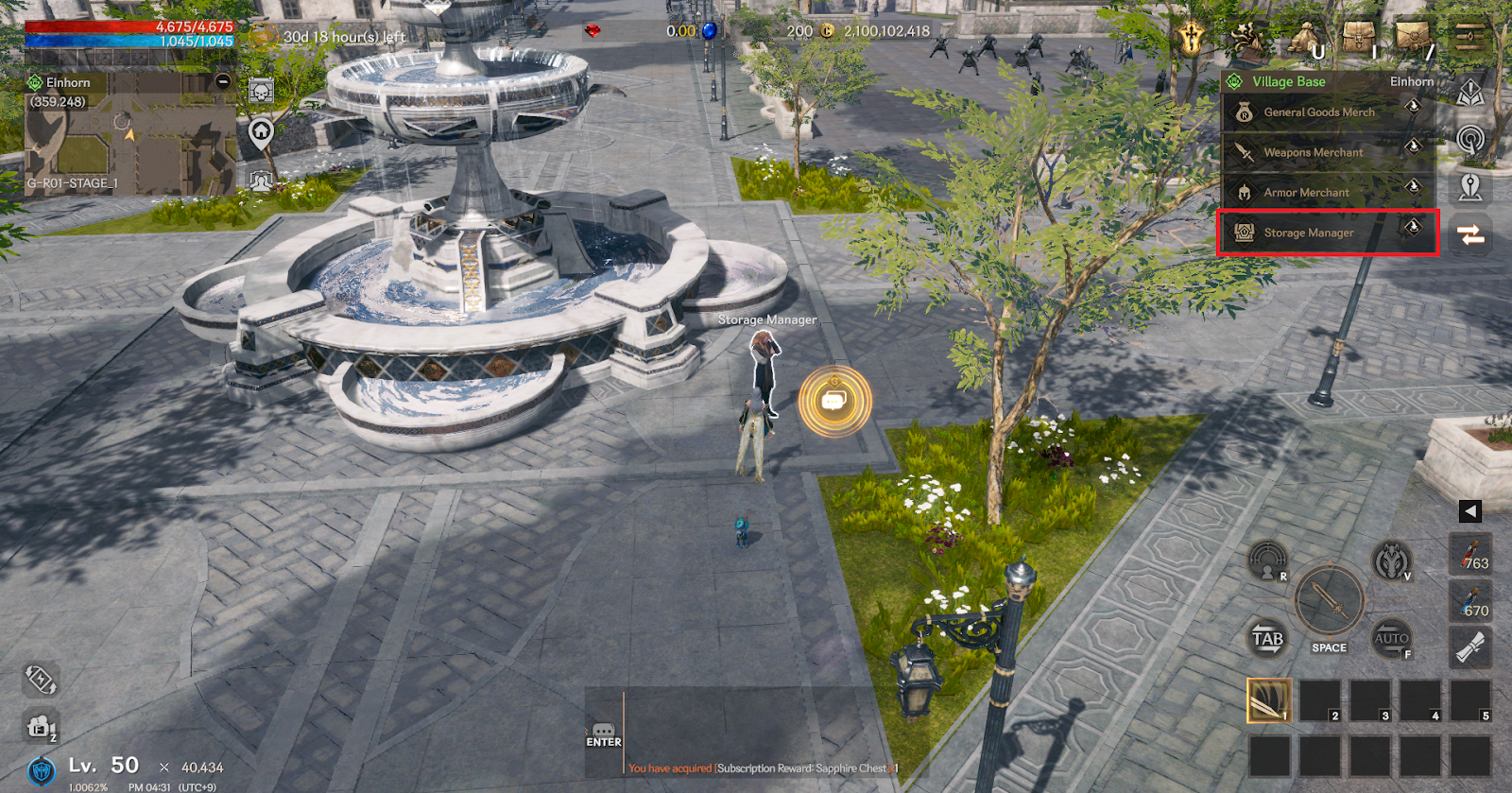The image size is (1512, 793).
Task: Click the home location pin icon
Action: coord(261,133)
